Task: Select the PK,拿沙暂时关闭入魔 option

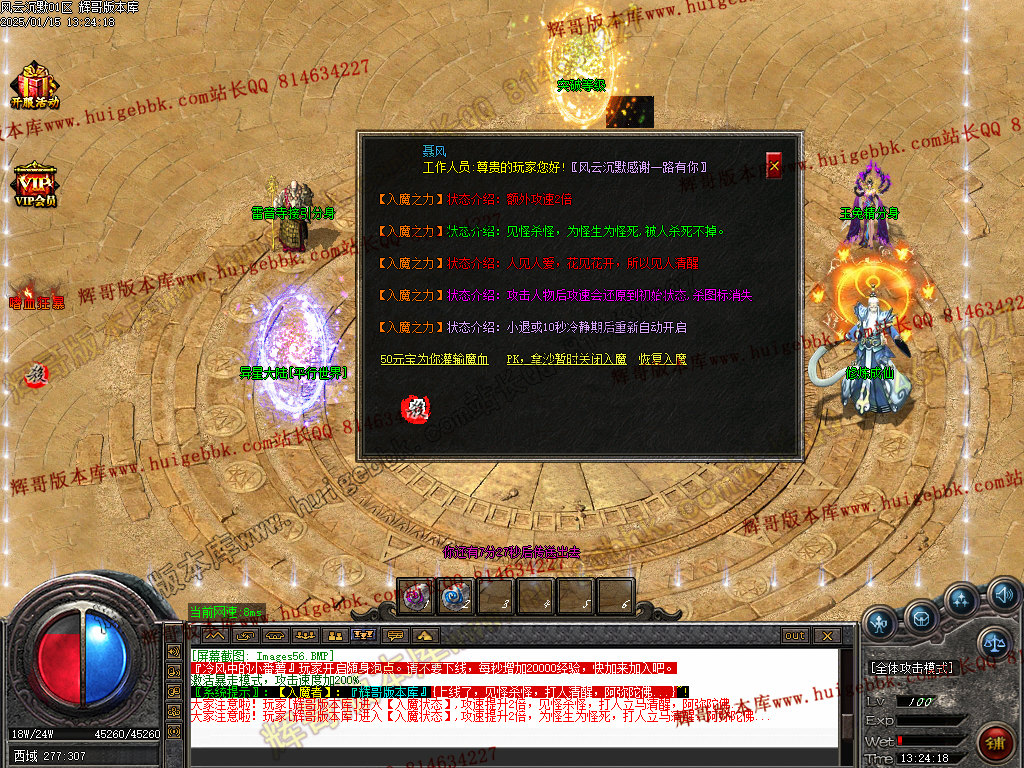Action: pos(566,359)
